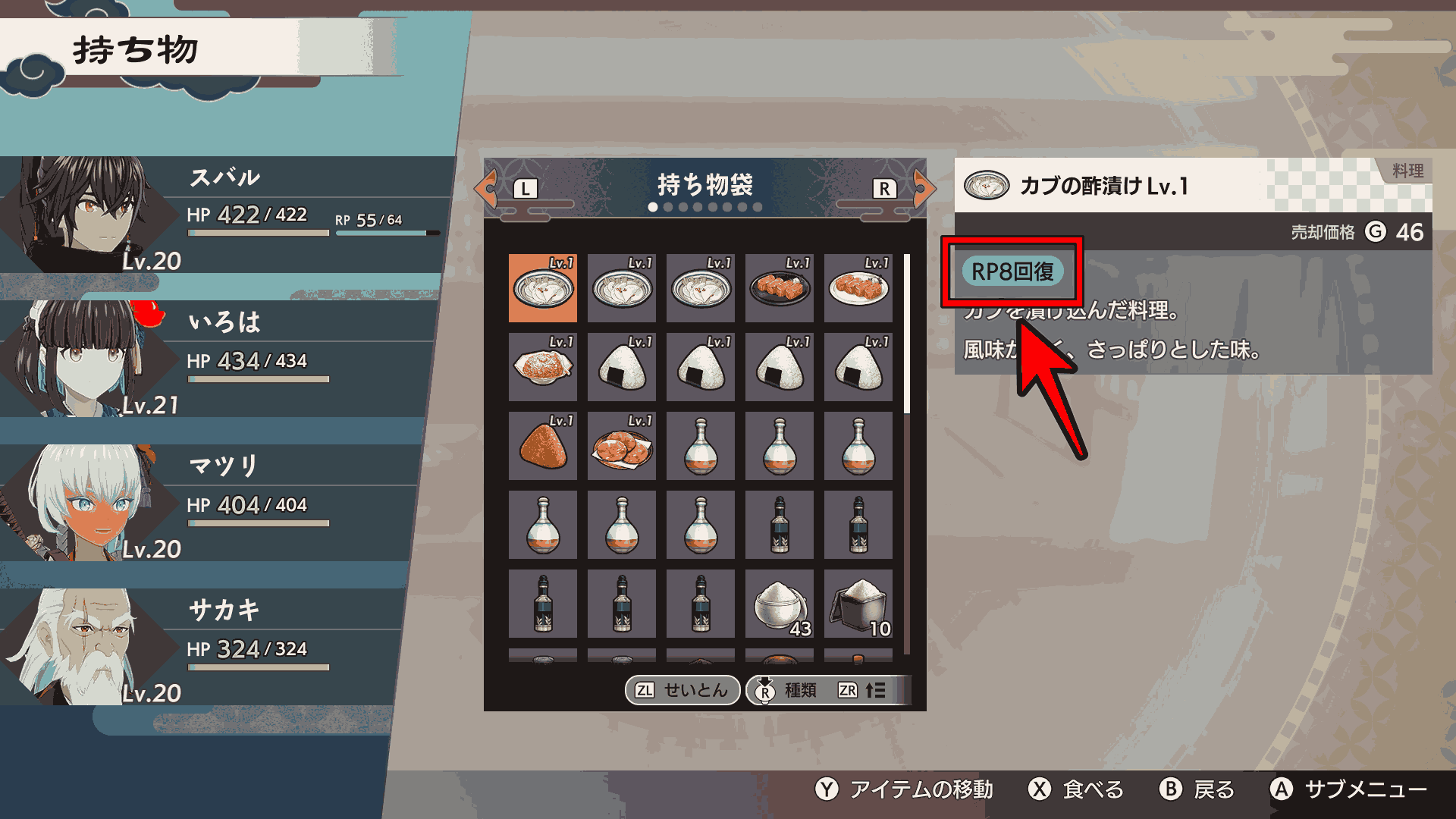This screenshot has height=819, width=1456.
Task: Expand the previous bag page with L arrow
Action: 490,187
